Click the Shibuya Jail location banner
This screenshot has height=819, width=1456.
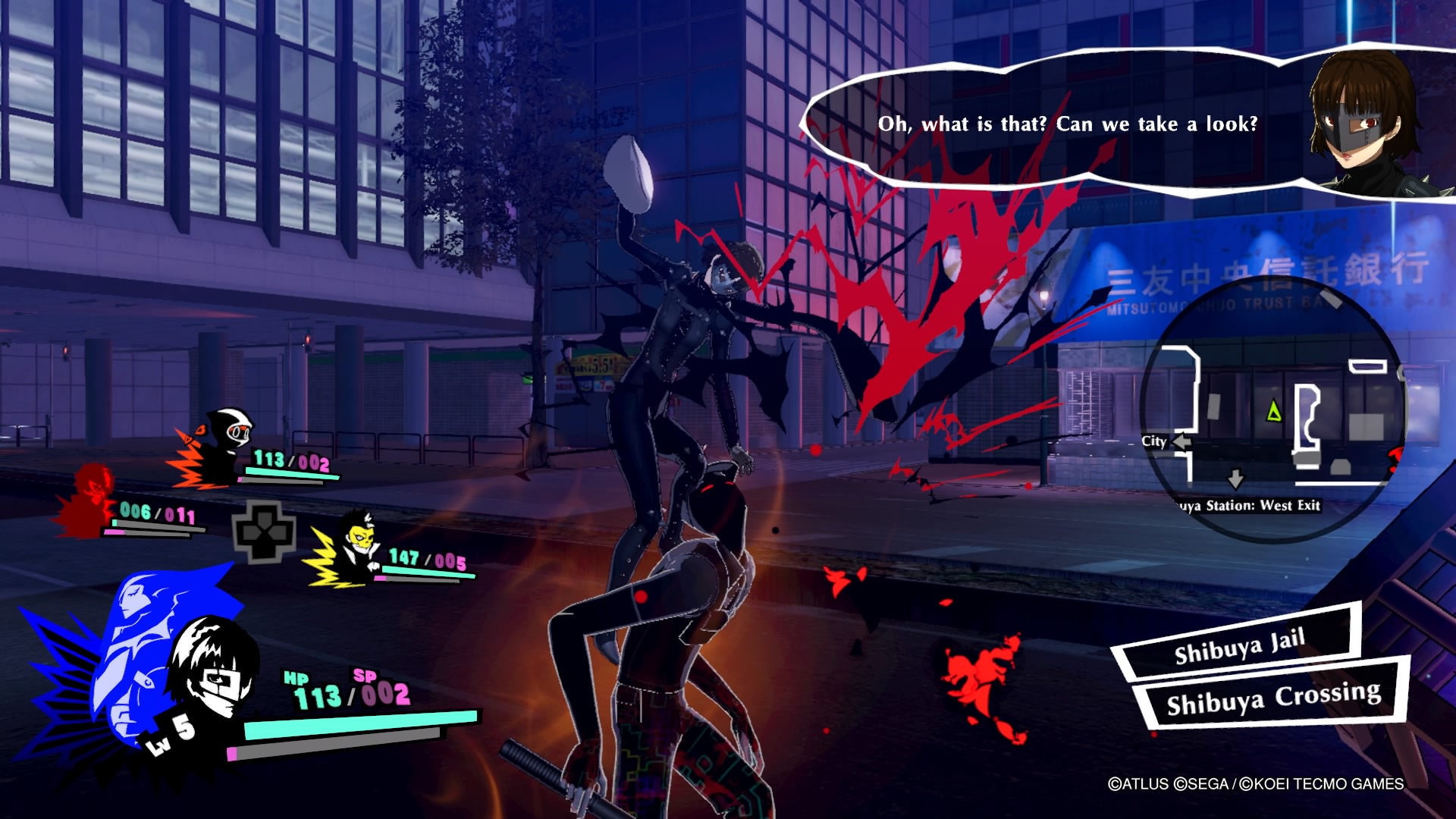pyautogui.click(x=1239, y=643)
